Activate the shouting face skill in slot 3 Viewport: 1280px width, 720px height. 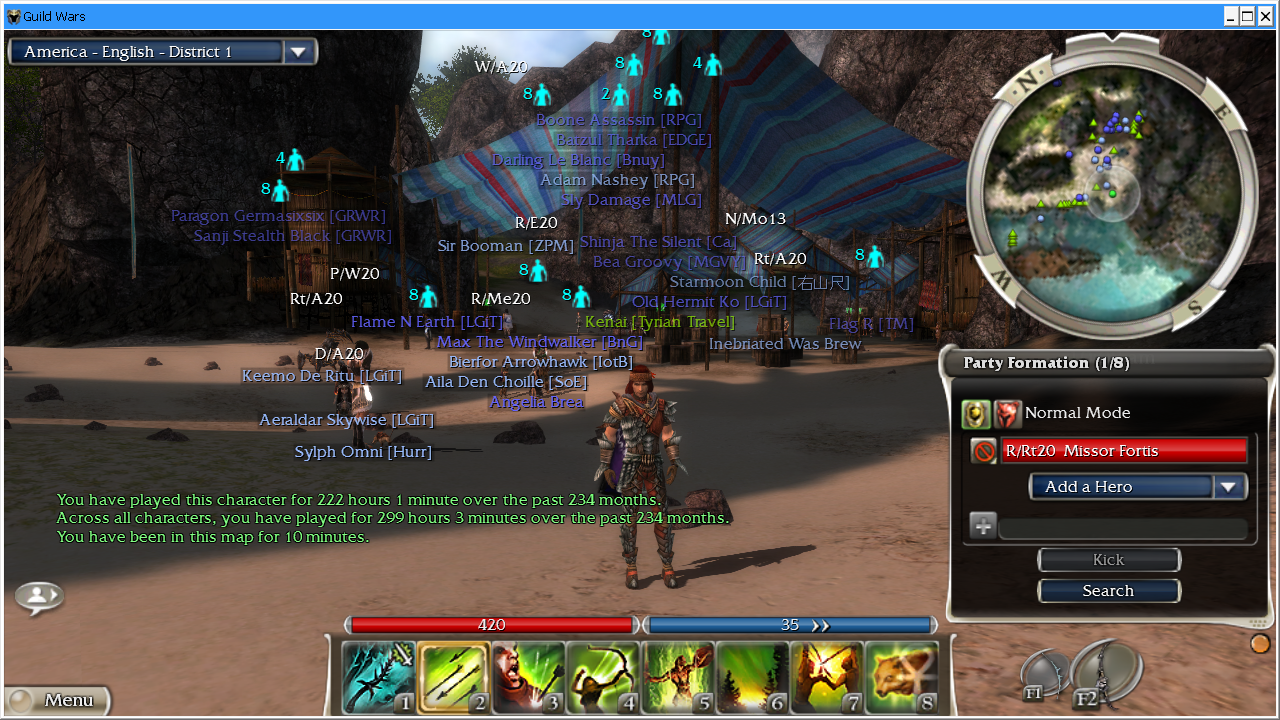pyautogui.click(x=528, y=677)
